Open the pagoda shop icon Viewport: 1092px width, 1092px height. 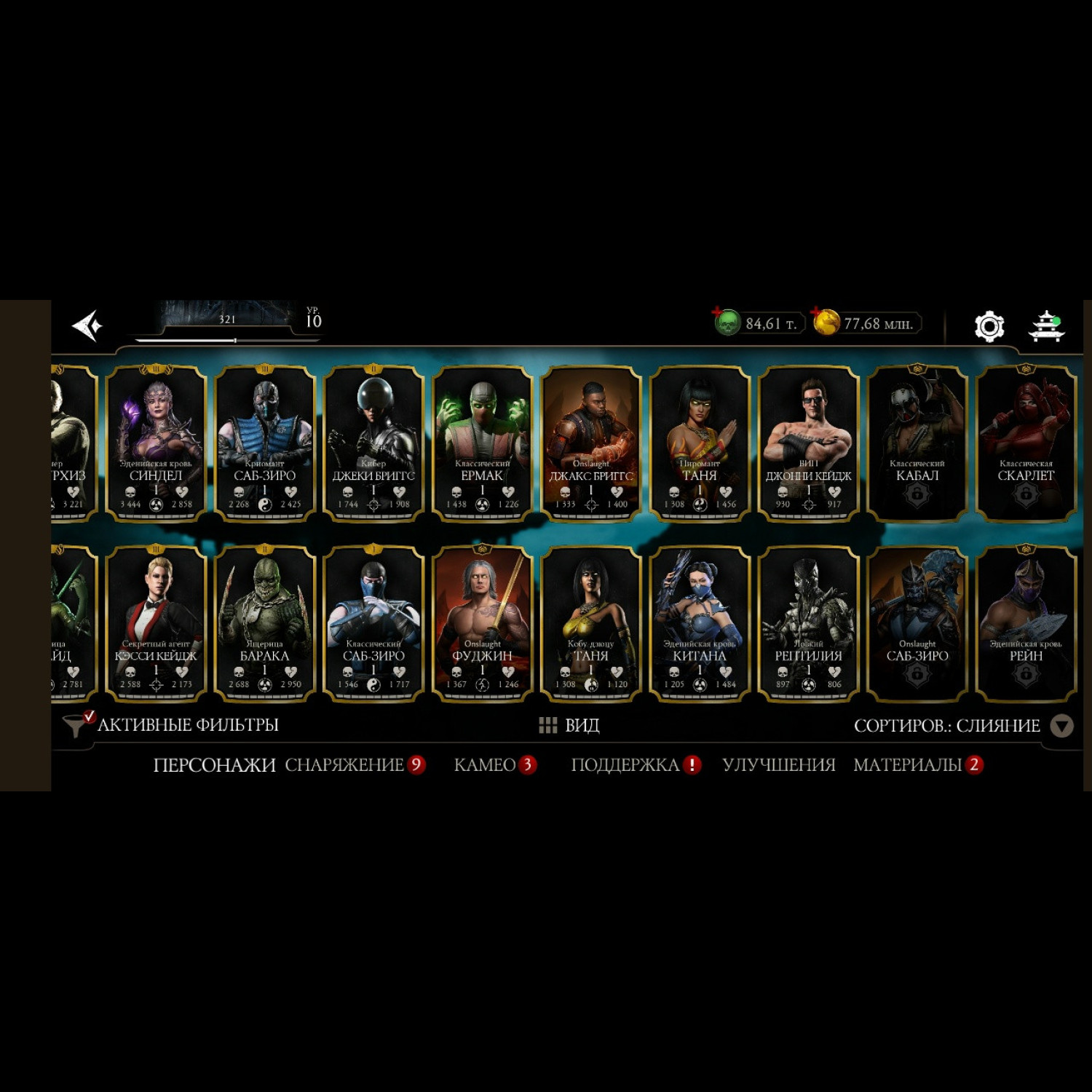click(1046, 325)
